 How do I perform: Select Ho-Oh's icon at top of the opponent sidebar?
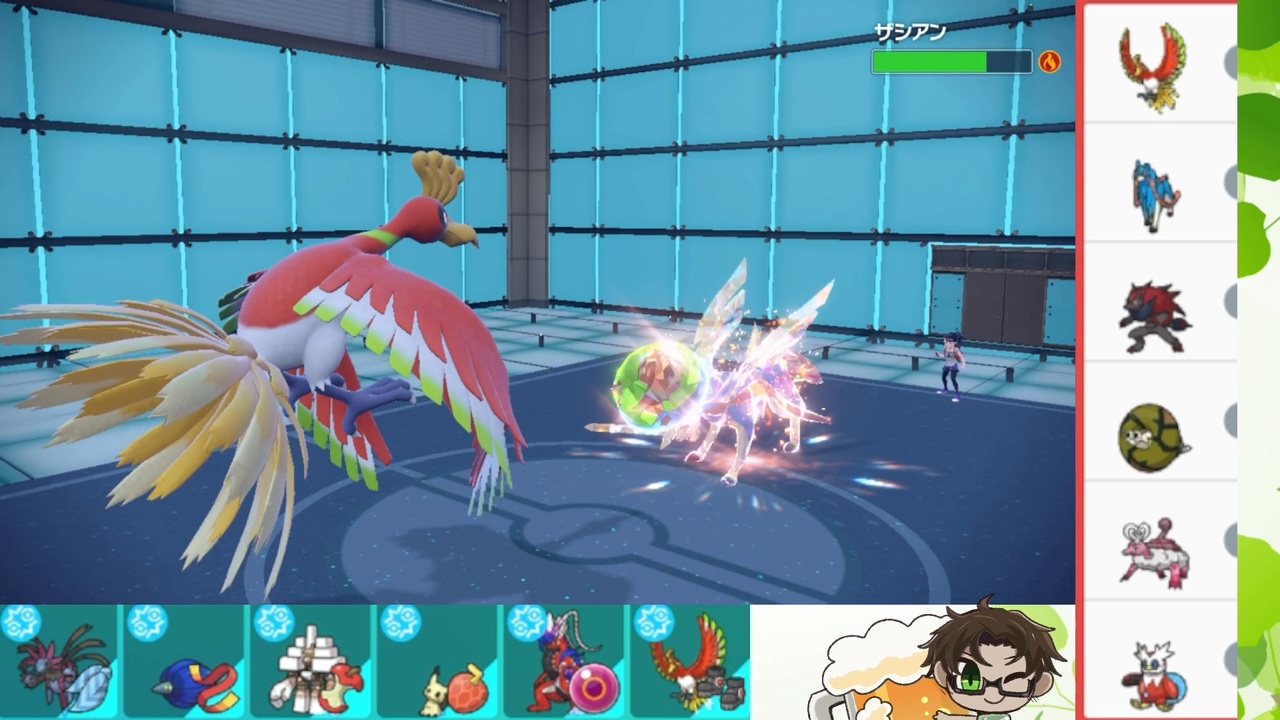click(1155, 63)
